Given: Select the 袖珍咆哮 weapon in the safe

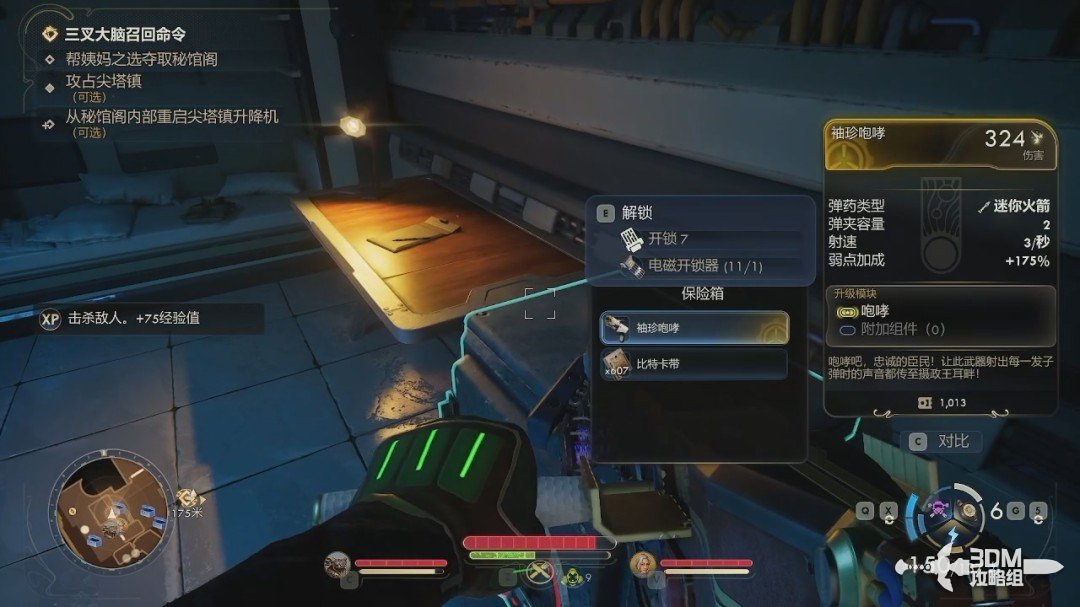Looking at the screenshot, I should 694,327.
